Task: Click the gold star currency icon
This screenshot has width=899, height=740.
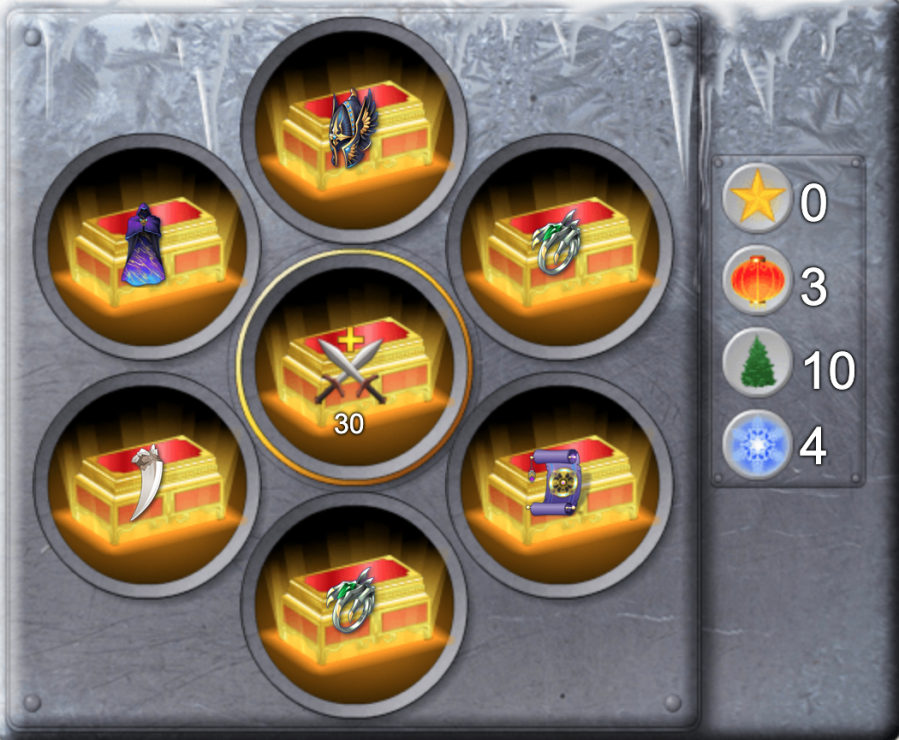Action: point(757,199)
